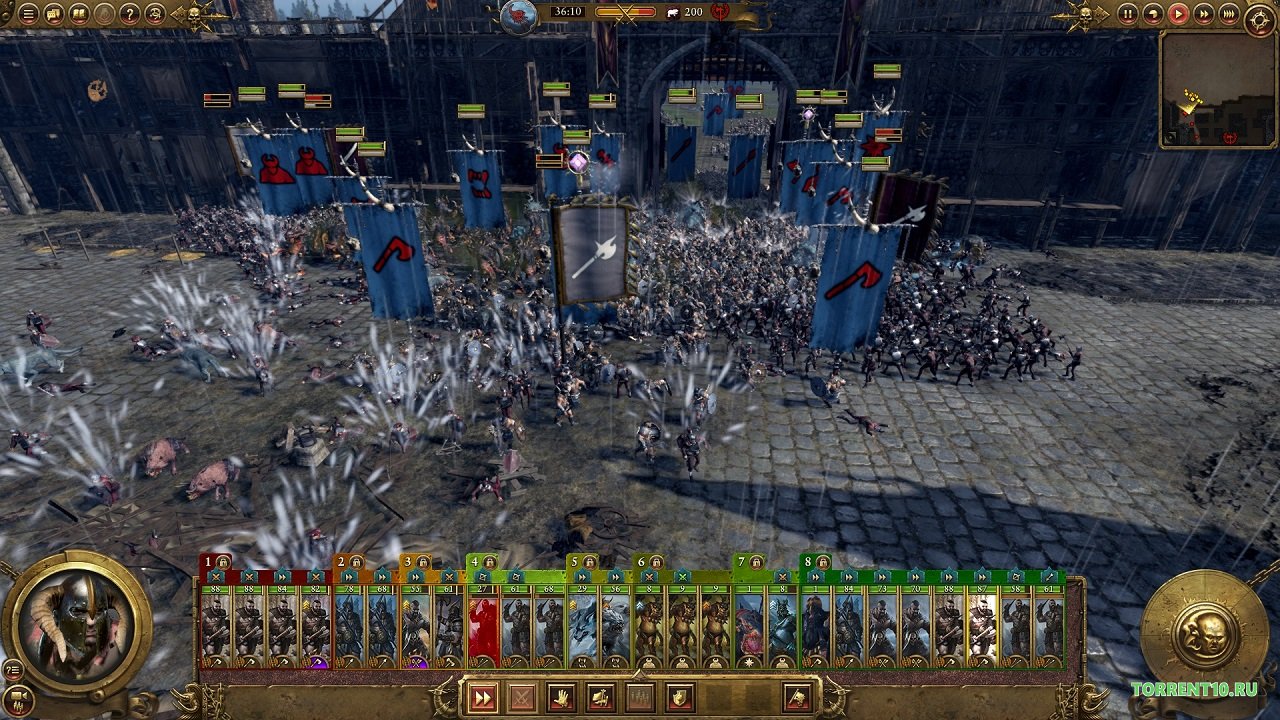1280x720 pixels.
Task: Switch to double fast-forward speed
Action: click(1203, 14)
